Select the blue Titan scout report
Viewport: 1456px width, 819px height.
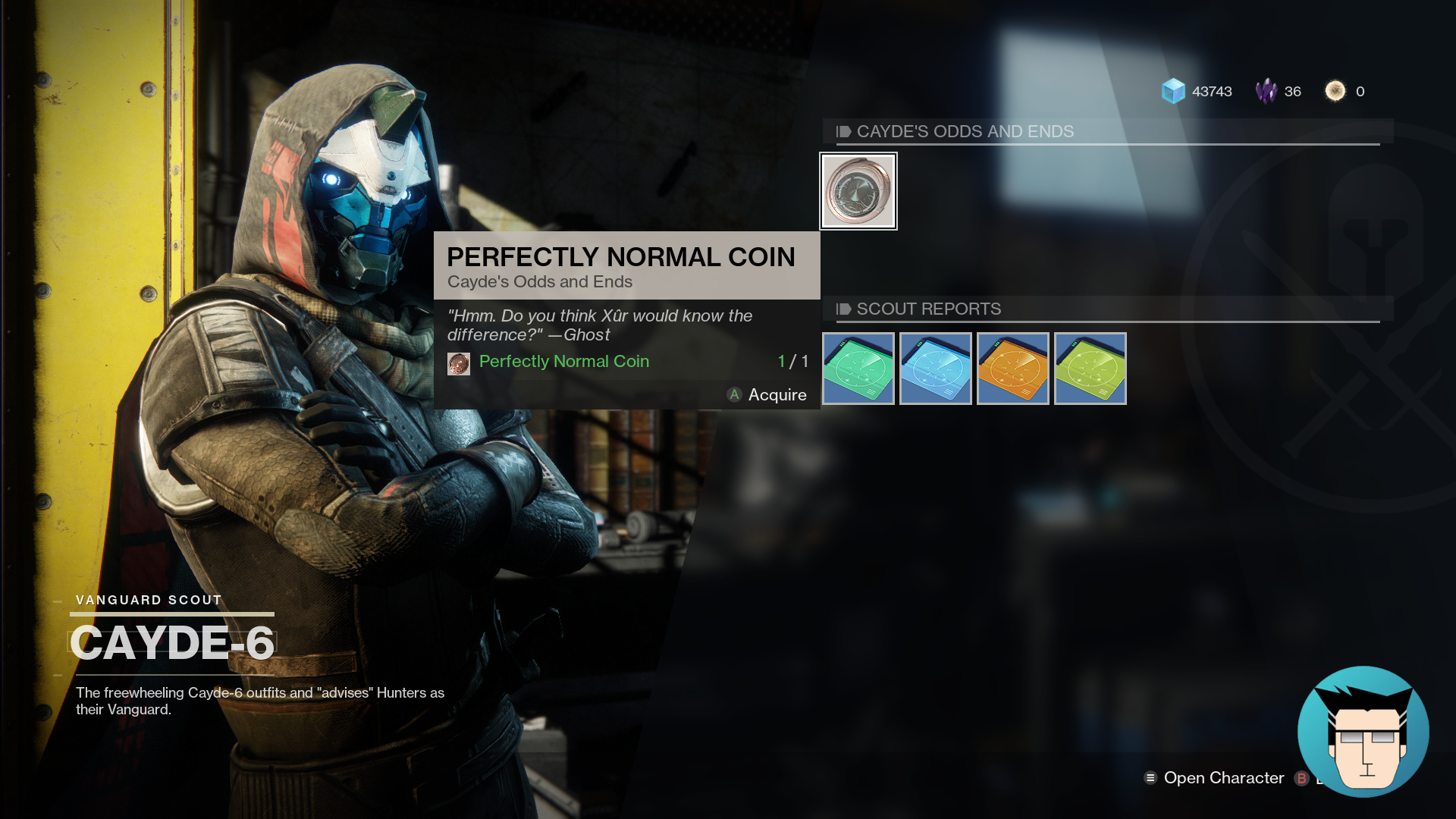coord(935,369)
